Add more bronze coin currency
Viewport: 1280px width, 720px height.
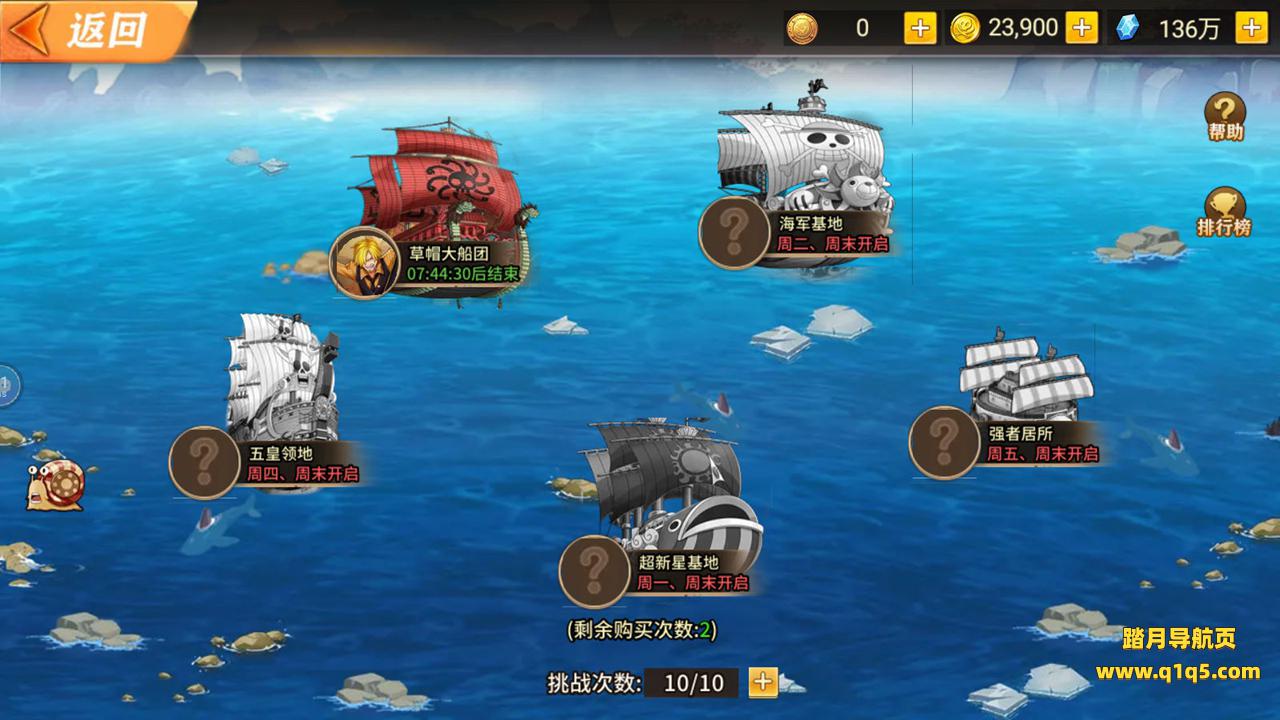point(920,28)
